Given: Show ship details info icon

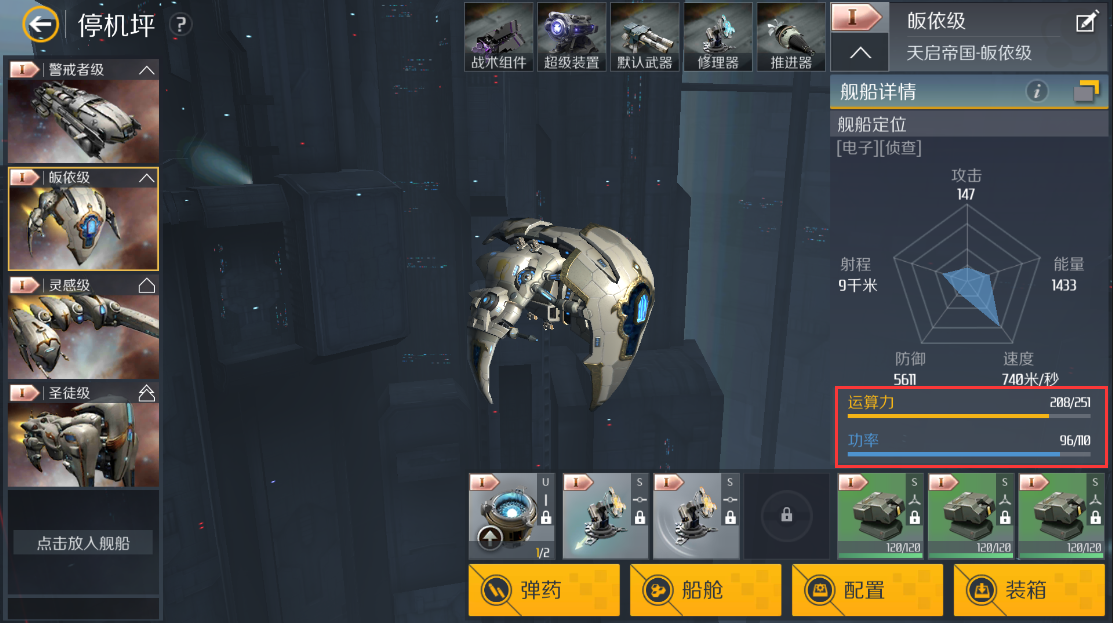Looking at the screenshot, I should pos(1038,92).
